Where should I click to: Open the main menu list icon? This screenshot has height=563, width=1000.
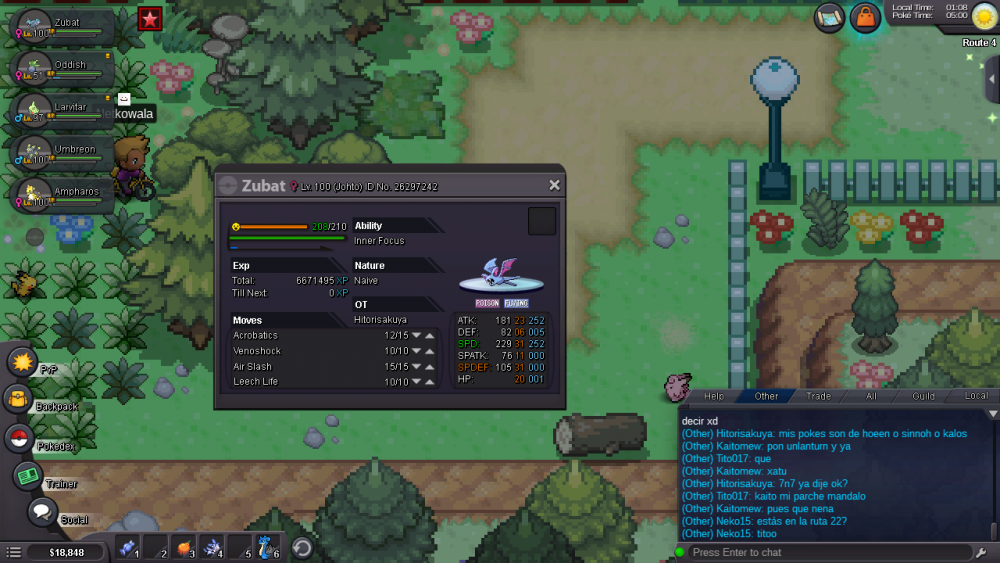point(13,552)
